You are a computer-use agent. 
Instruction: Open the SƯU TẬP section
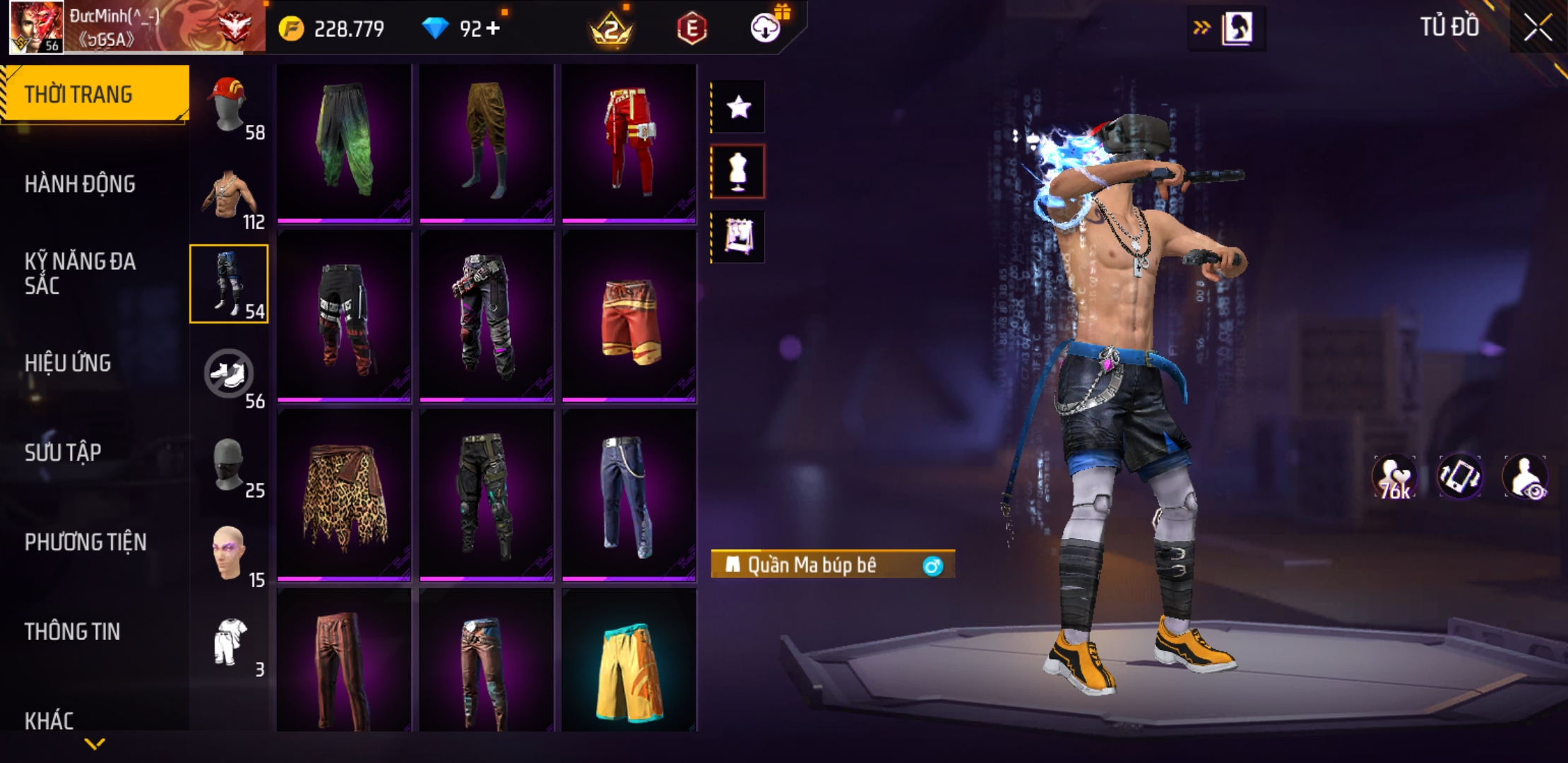click(x=63, y=452)
